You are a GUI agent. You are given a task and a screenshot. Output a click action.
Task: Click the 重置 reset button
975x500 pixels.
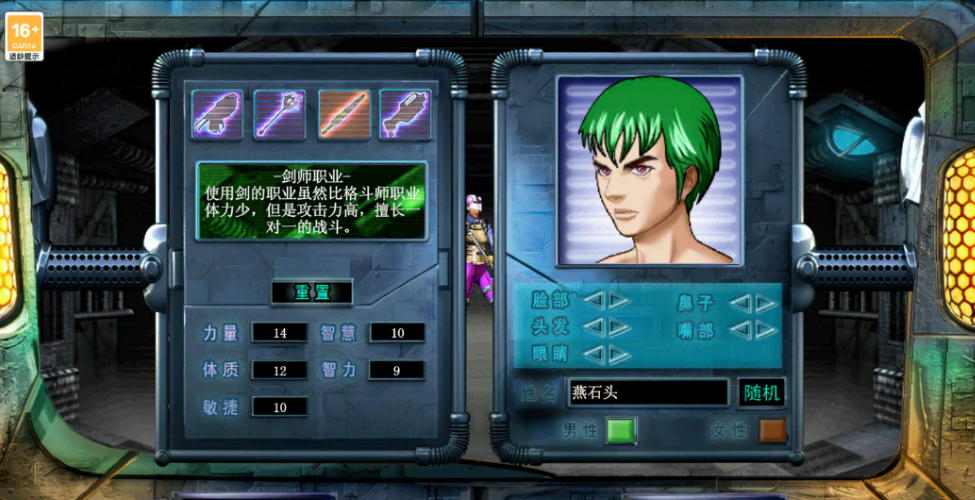[x=311, y=293]
